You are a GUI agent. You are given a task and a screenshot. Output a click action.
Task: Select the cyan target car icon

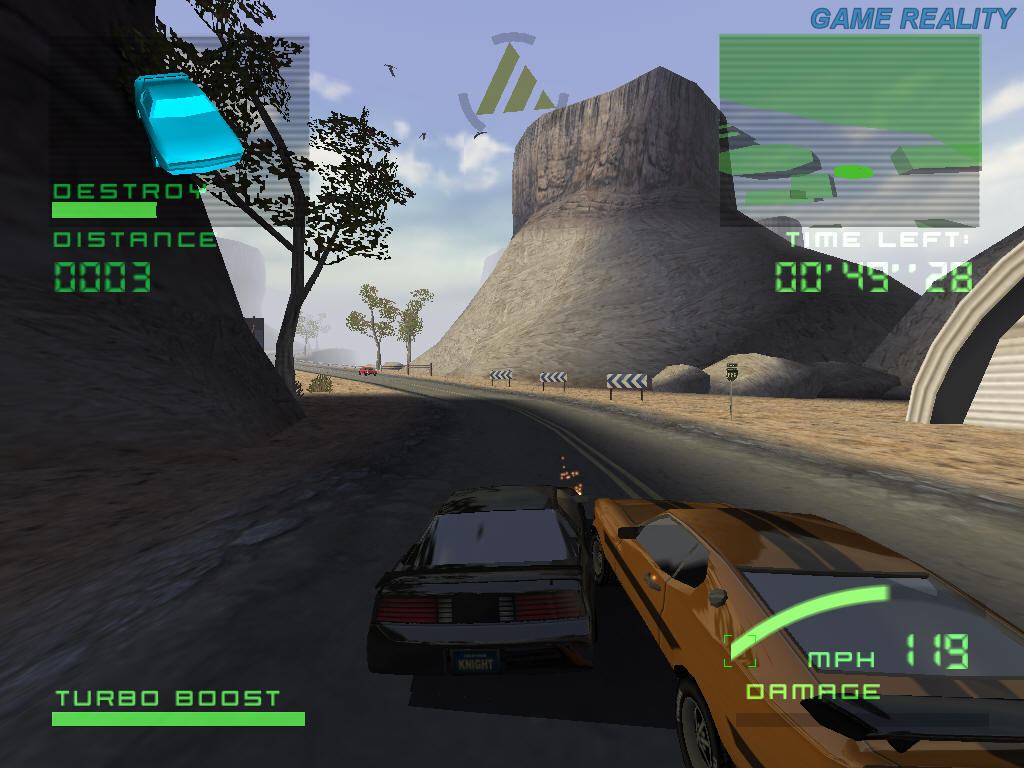point(187,123)
